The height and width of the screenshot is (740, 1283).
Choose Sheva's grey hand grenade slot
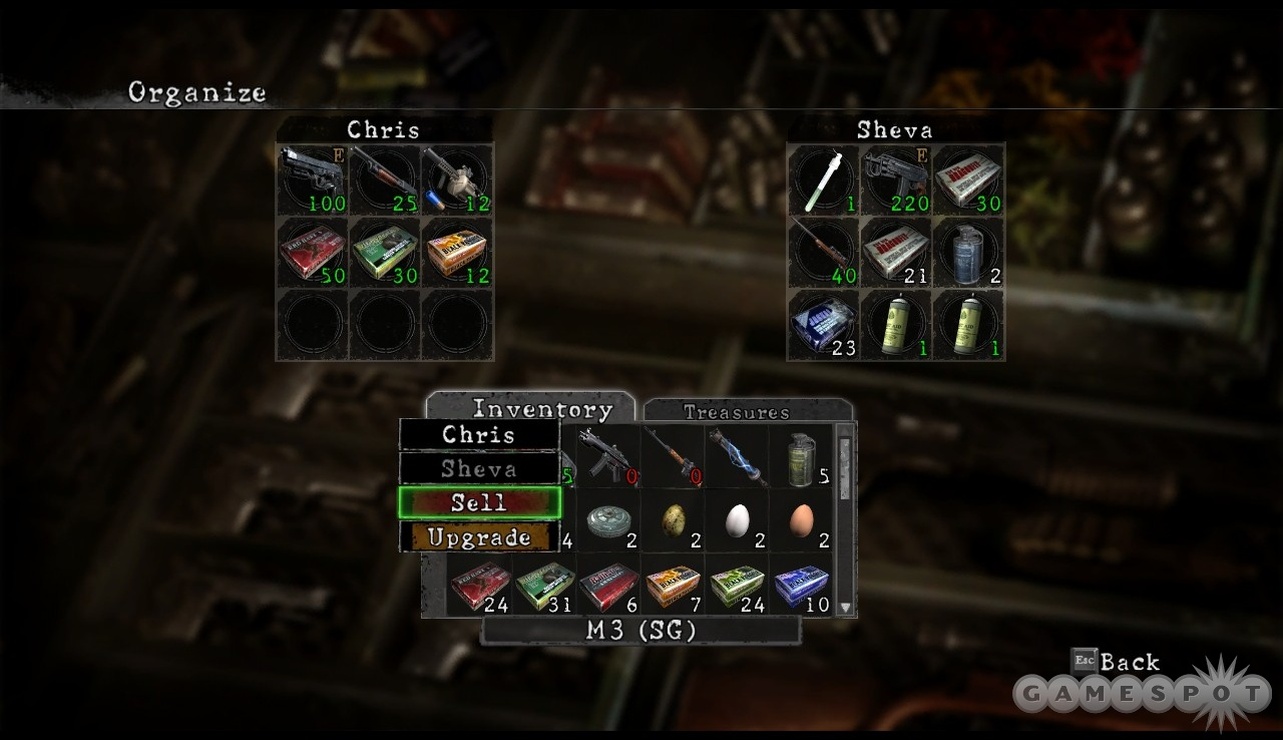968,252
